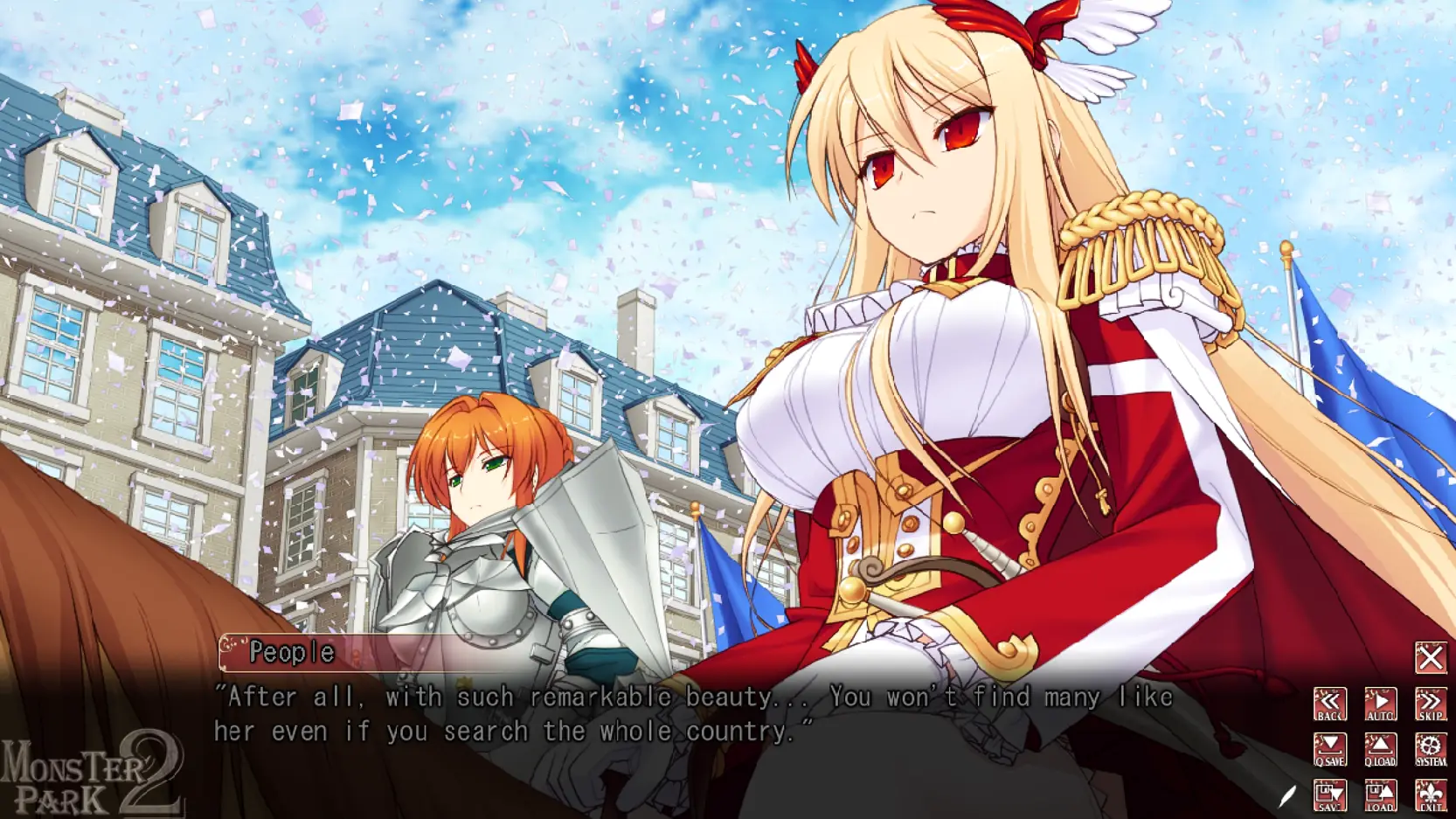This screenshot has height=819, width=1456.
Task: Turn on AUTO text advance
Action: [x=1380, y=704]
